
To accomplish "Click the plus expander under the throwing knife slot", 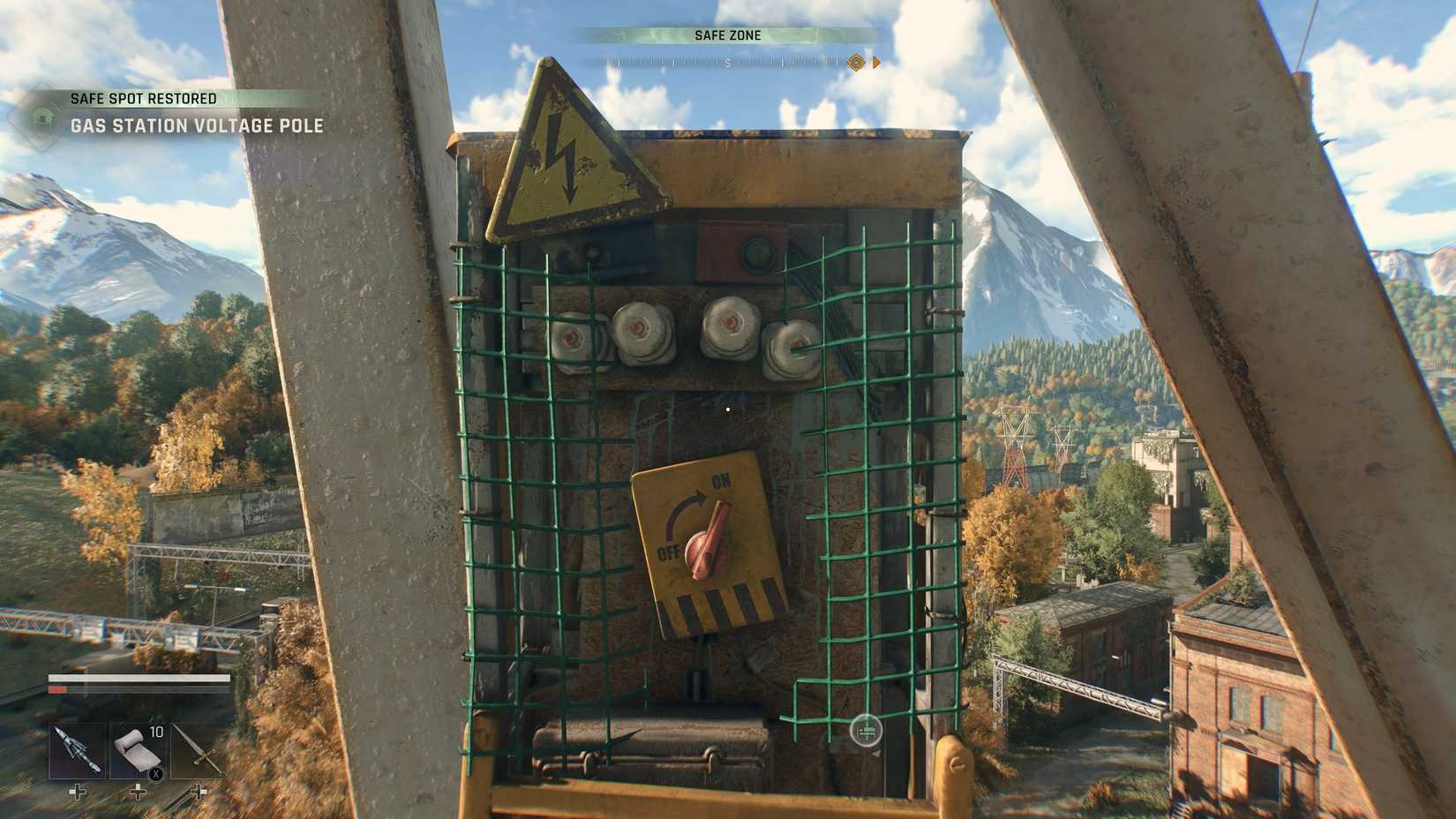I will 78,793.
